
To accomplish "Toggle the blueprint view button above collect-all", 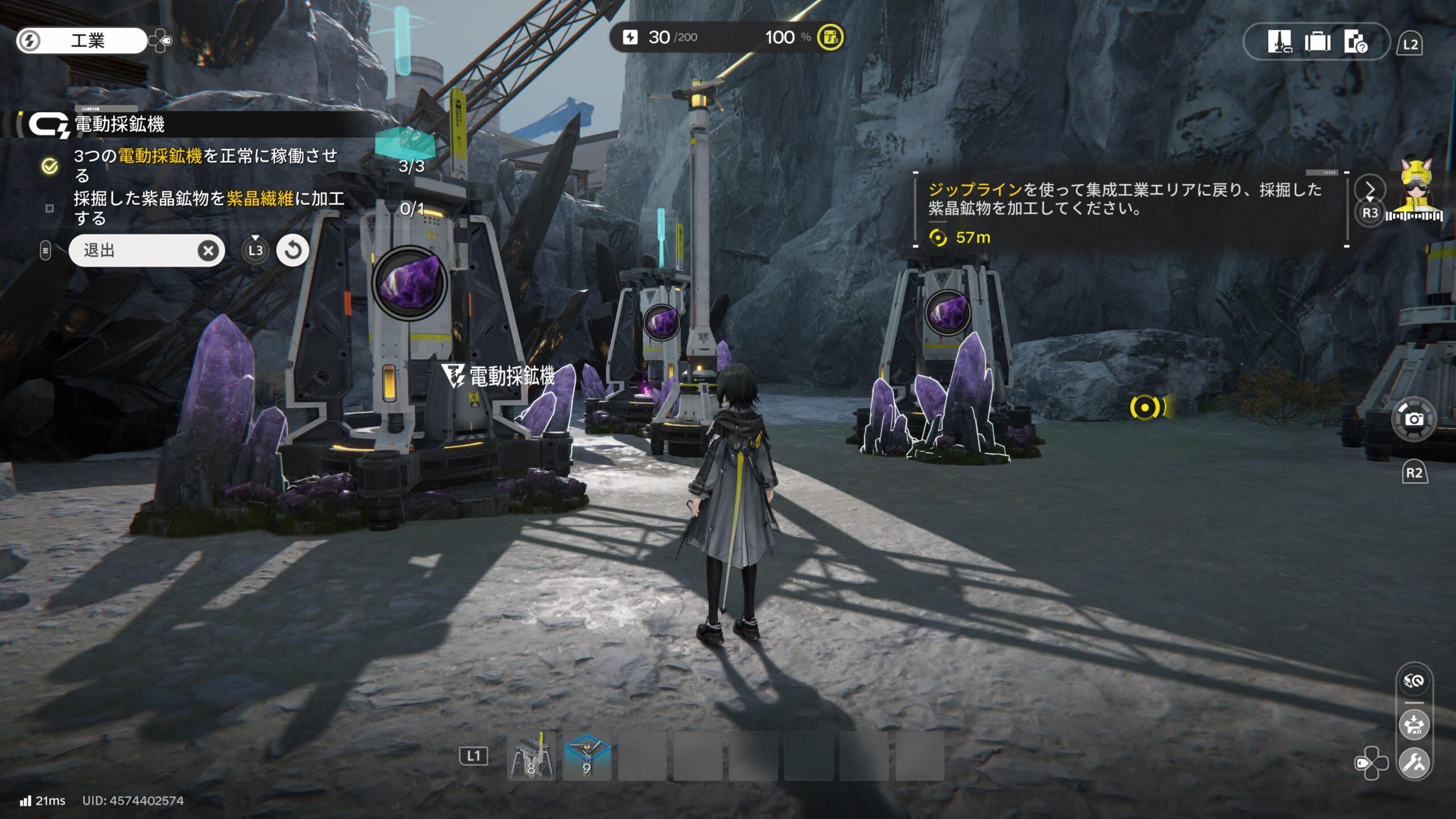I will coord(1414,681).
